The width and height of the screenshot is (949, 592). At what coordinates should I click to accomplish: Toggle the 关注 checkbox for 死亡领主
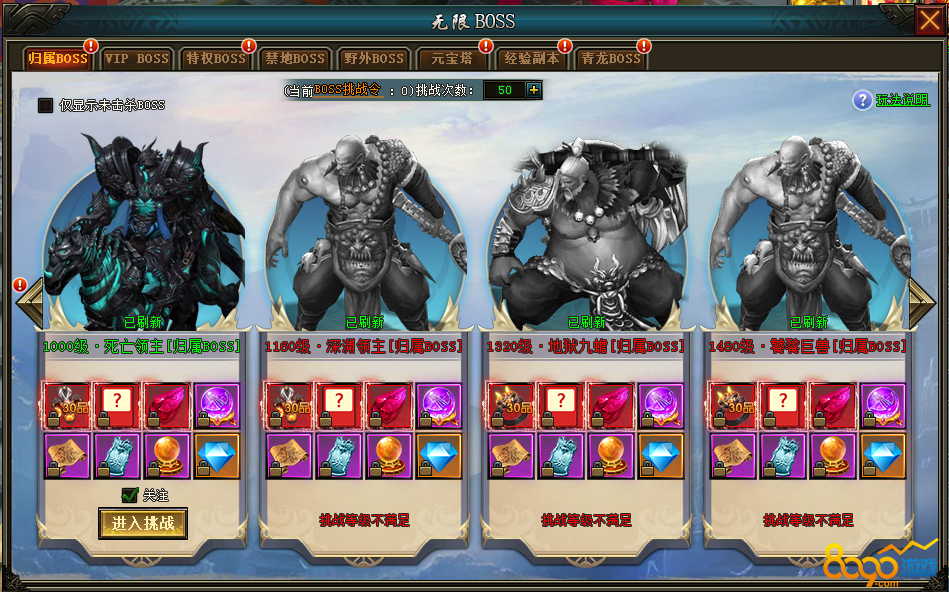[x=129, y=494]
